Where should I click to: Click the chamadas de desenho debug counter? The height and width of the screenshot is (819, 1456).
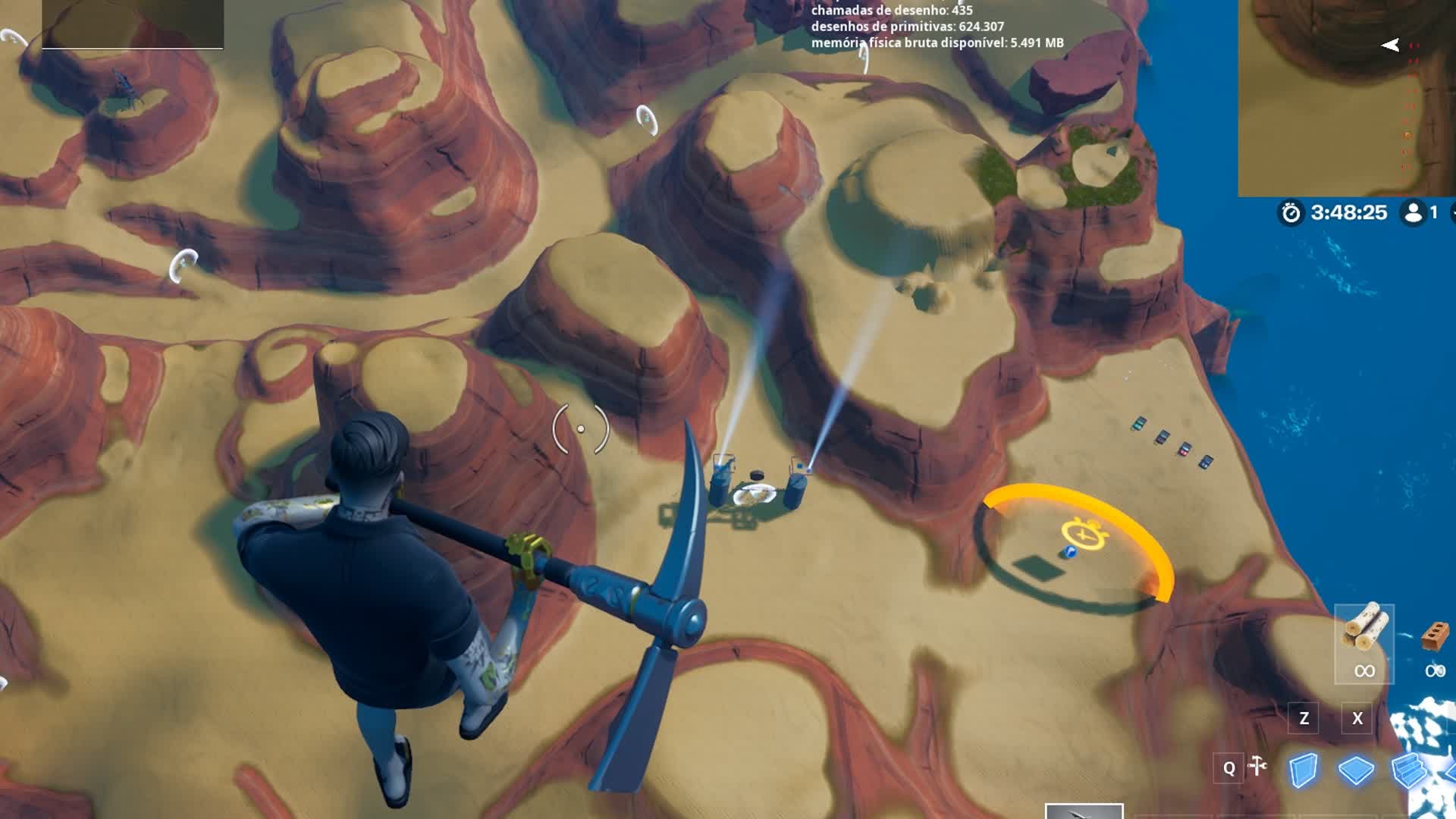click(x=893, y=11)
